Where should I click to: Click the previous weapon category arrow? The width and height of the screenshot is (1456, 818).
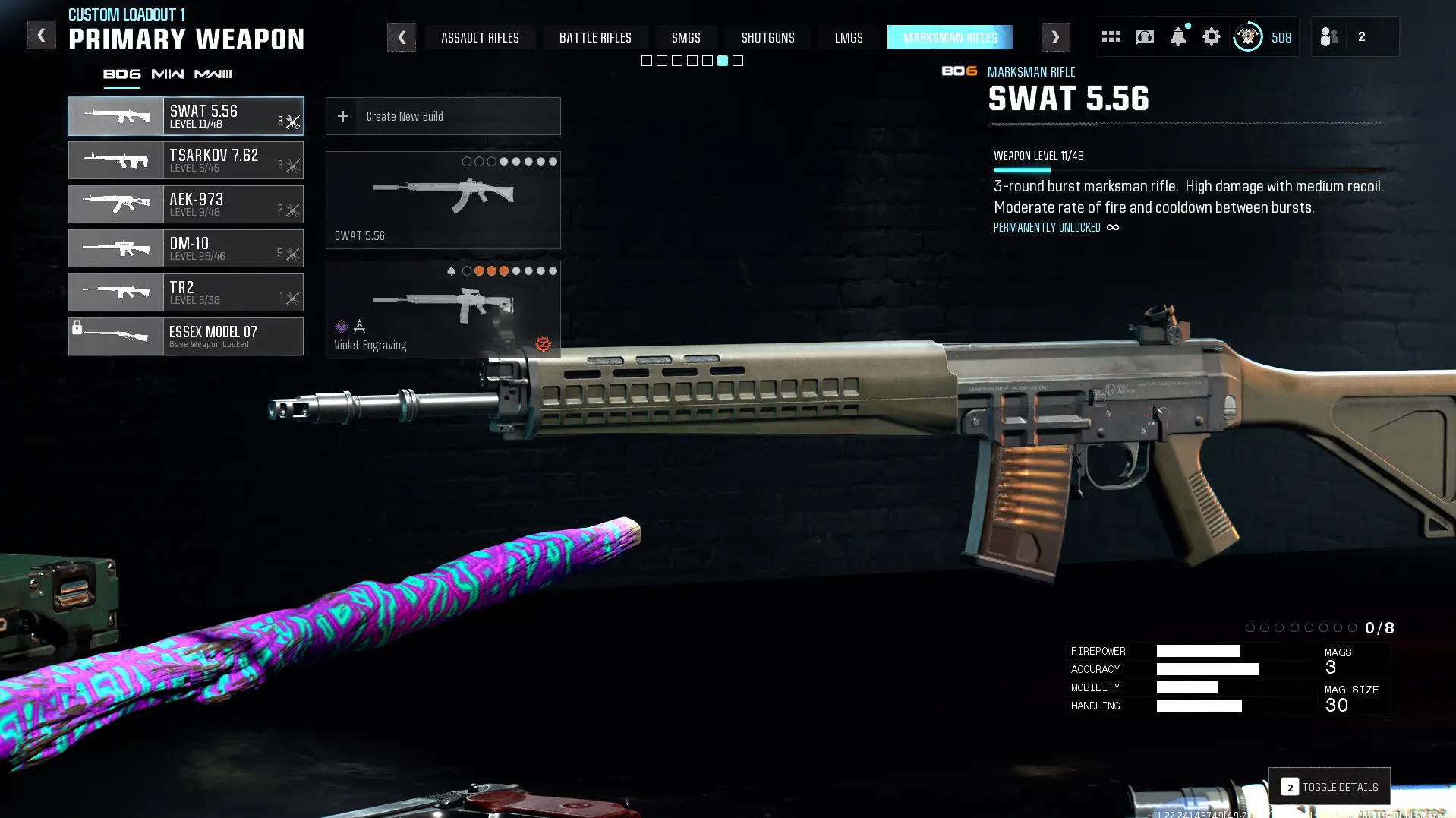point(402,37)
